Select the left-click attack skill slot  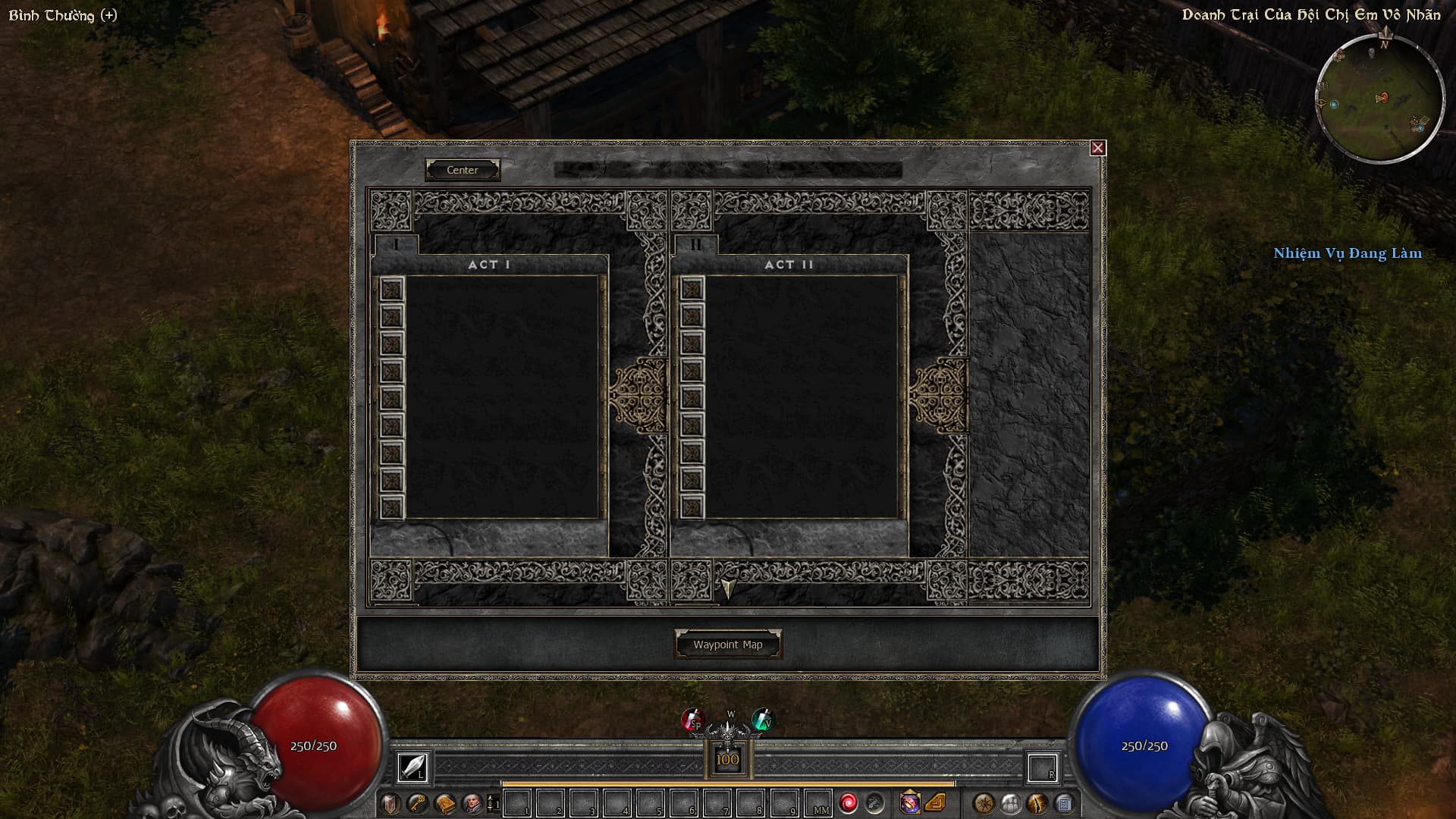[x=413, y=767]
